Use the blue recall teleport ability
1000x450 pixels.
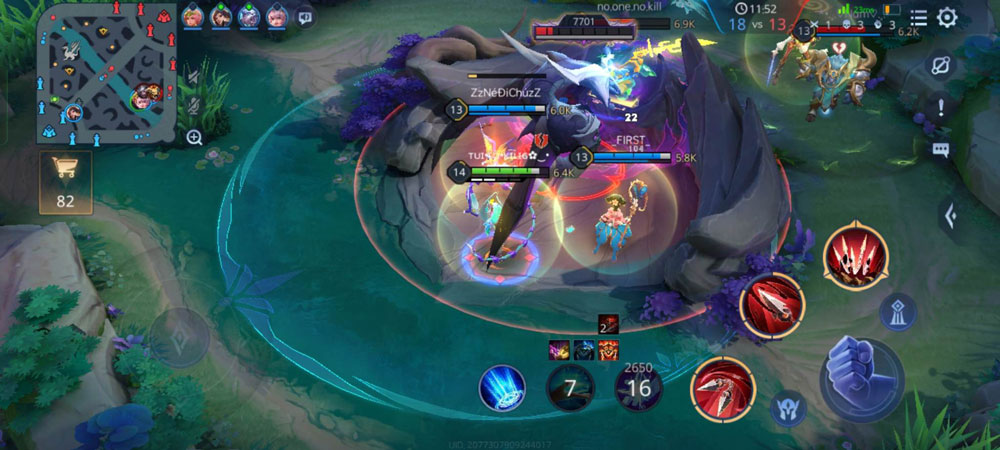[502, 387]
